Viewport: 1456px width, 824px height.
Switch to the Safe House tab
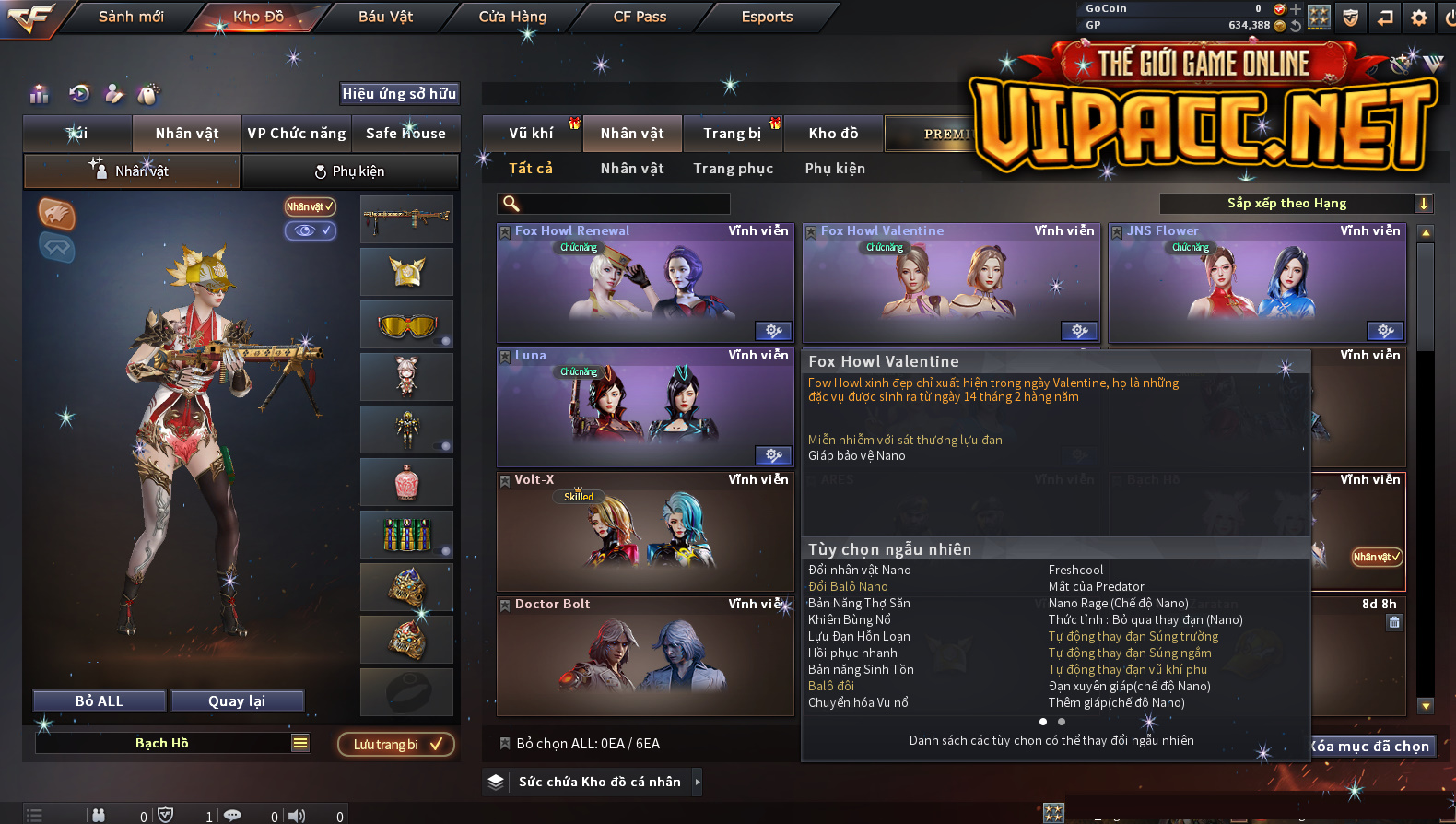[405, 134]
